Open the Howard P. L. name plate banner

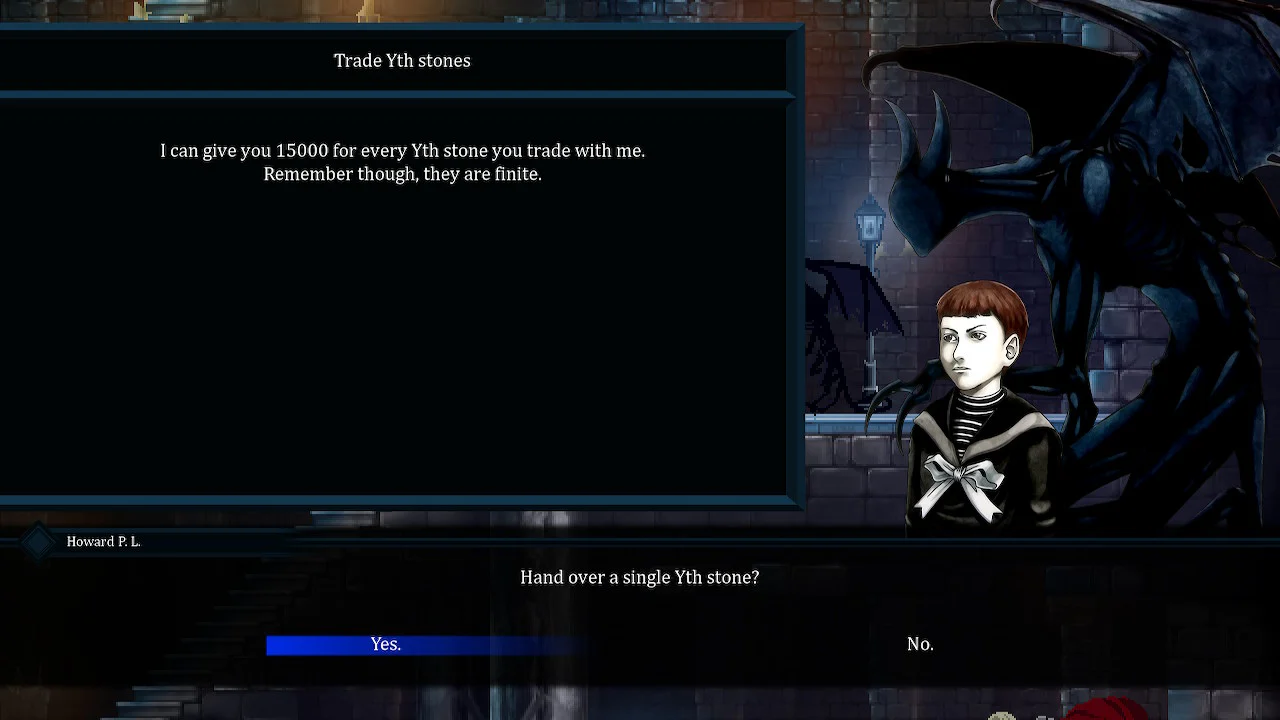point(103,541)
